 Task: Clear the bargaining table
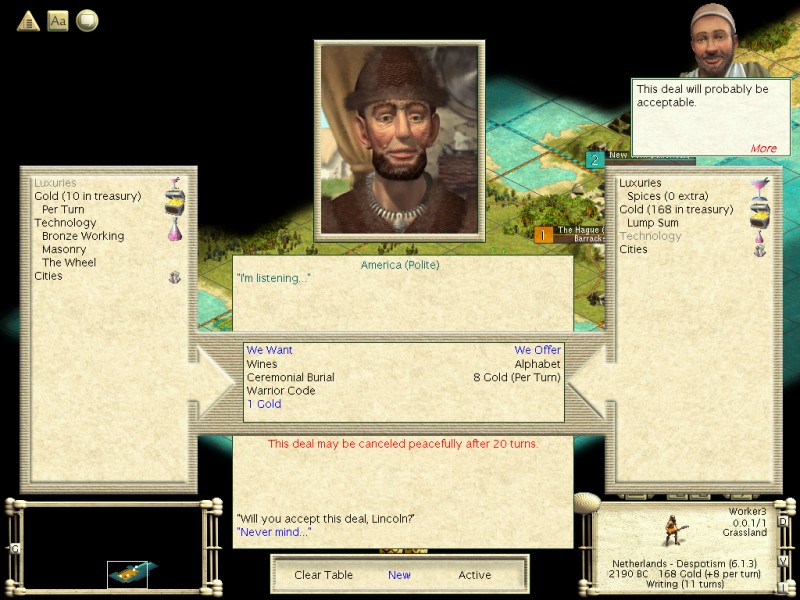pos(322,575)
